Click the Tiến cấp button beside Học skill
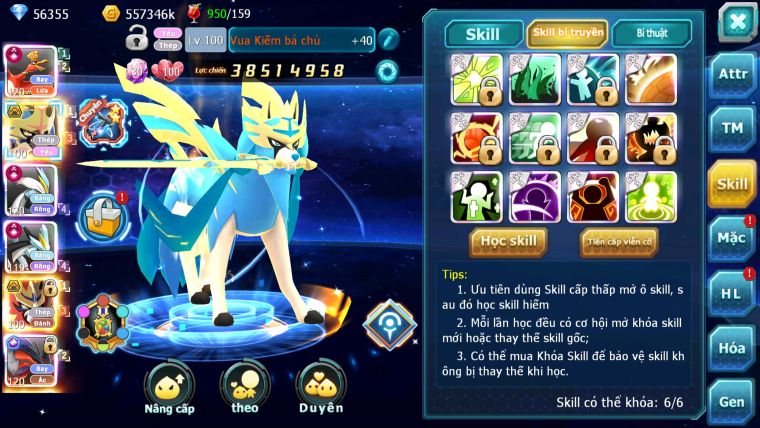This screenshot has width=760, height=428. point(619,242)
